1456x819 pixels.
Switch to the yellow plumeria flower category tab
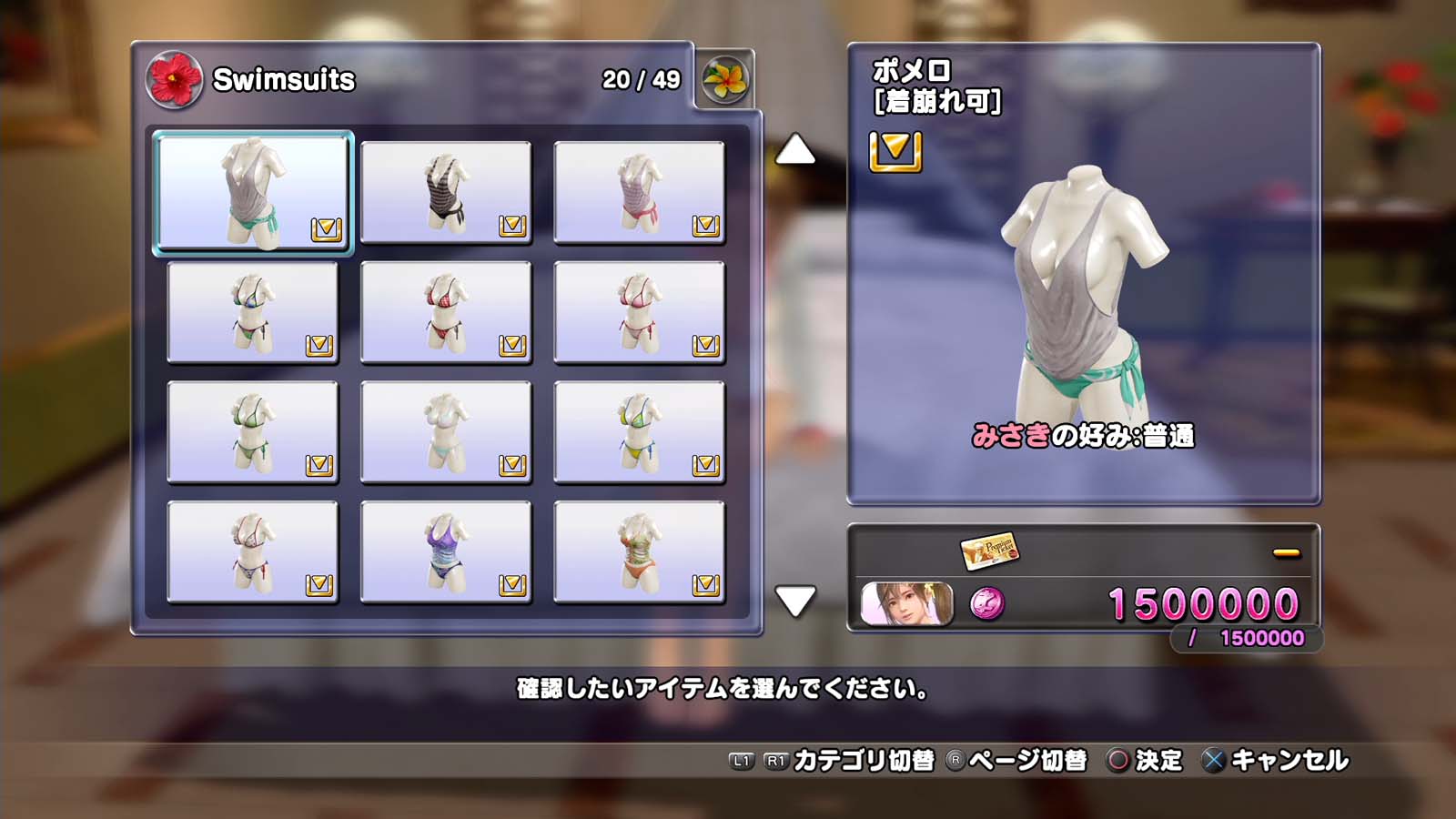coord(724,80)
